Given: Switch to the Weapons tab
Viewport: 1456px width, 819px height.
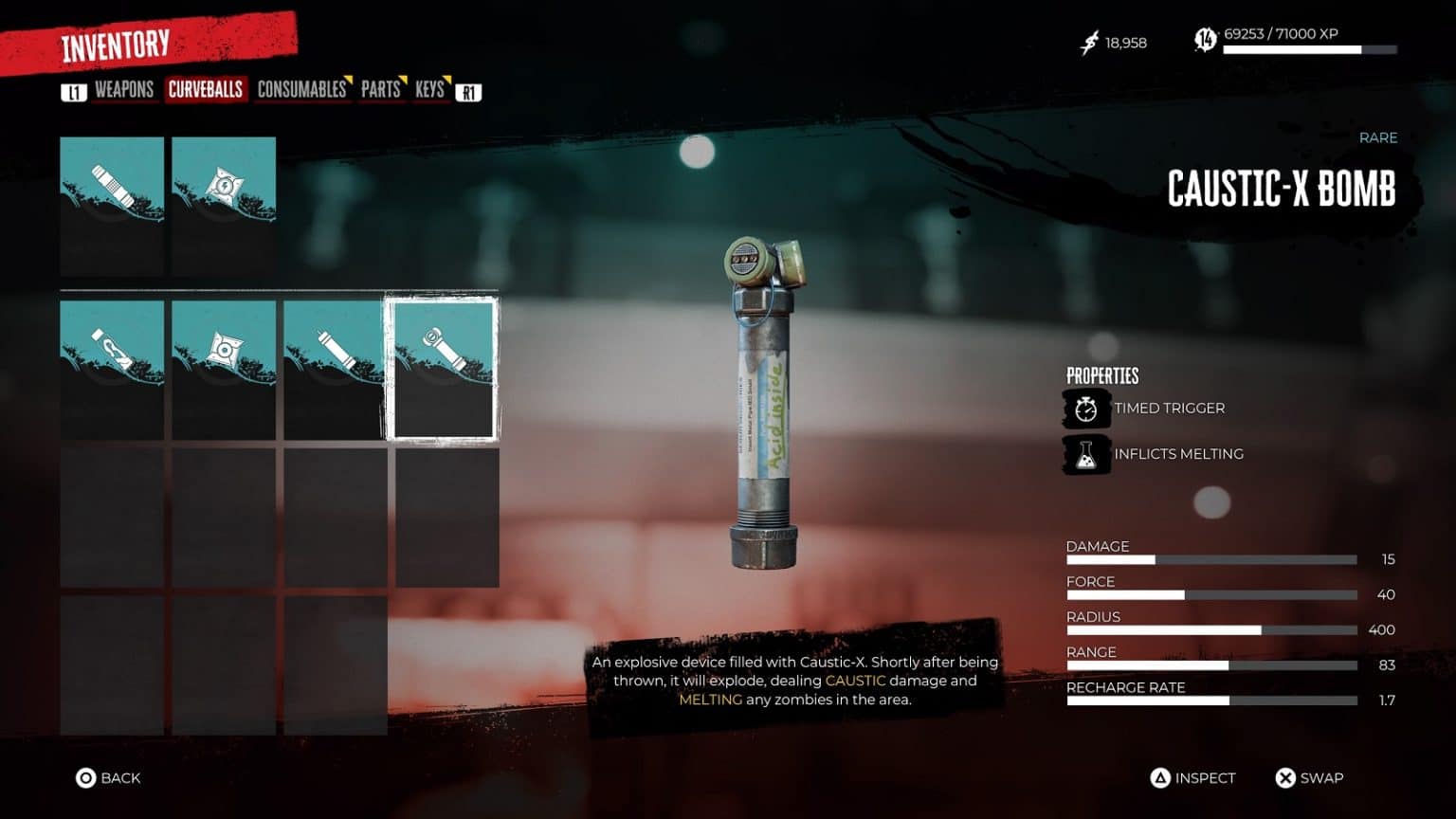Looking at the screenshot, I should coord(123,90).
